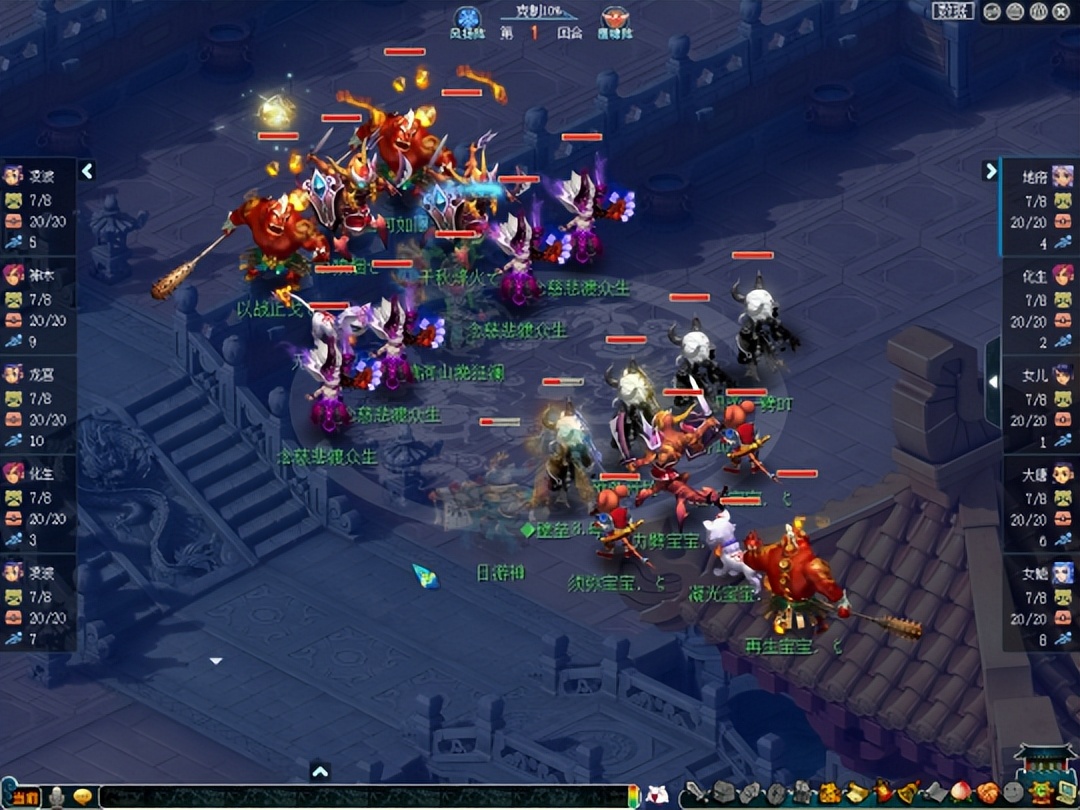Click the peach icon in the toolbar

pos(961,794)
